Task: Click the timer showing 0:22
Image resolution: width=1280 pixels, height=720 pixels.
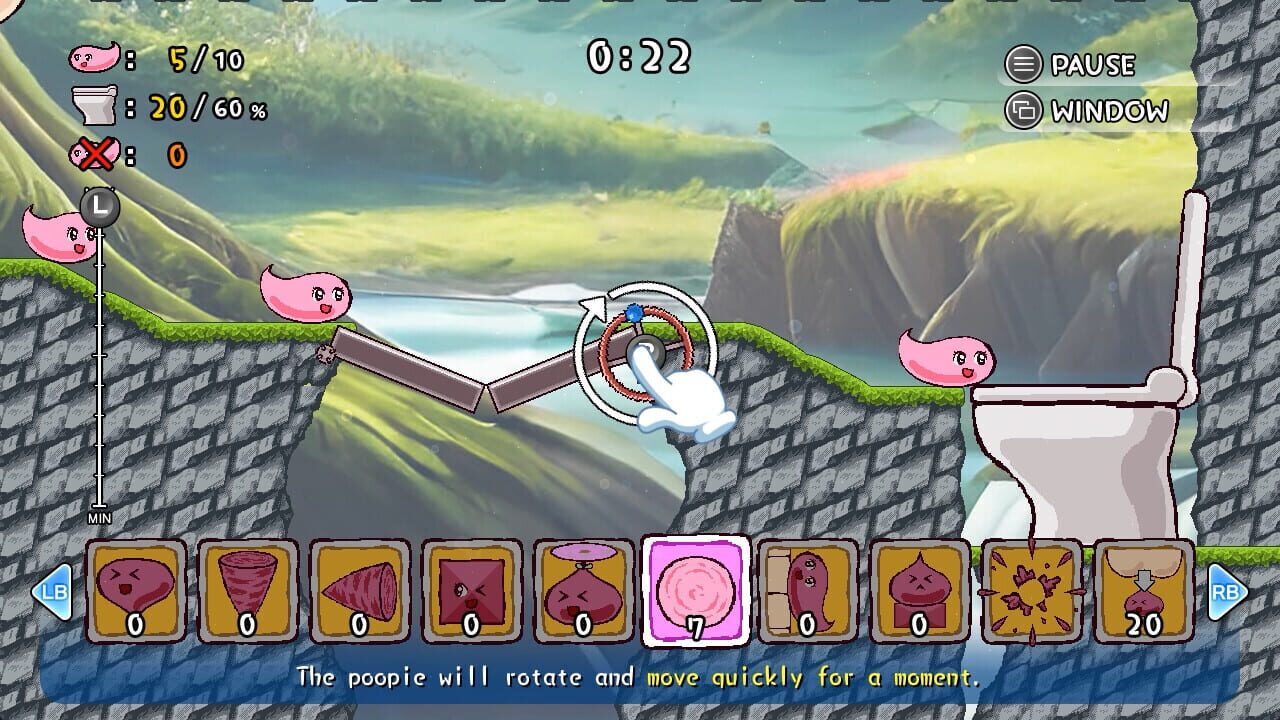Action: pos(638,57)
